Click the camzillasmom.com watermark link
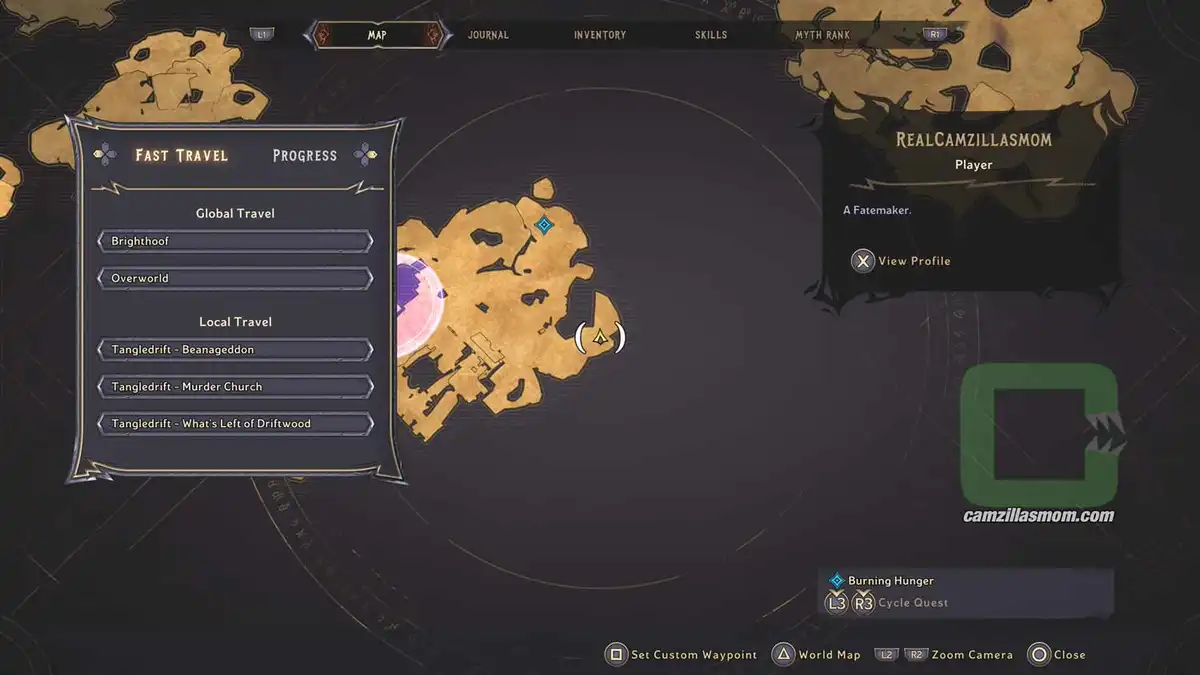The image size is (1200, 675). point(1038,516)
